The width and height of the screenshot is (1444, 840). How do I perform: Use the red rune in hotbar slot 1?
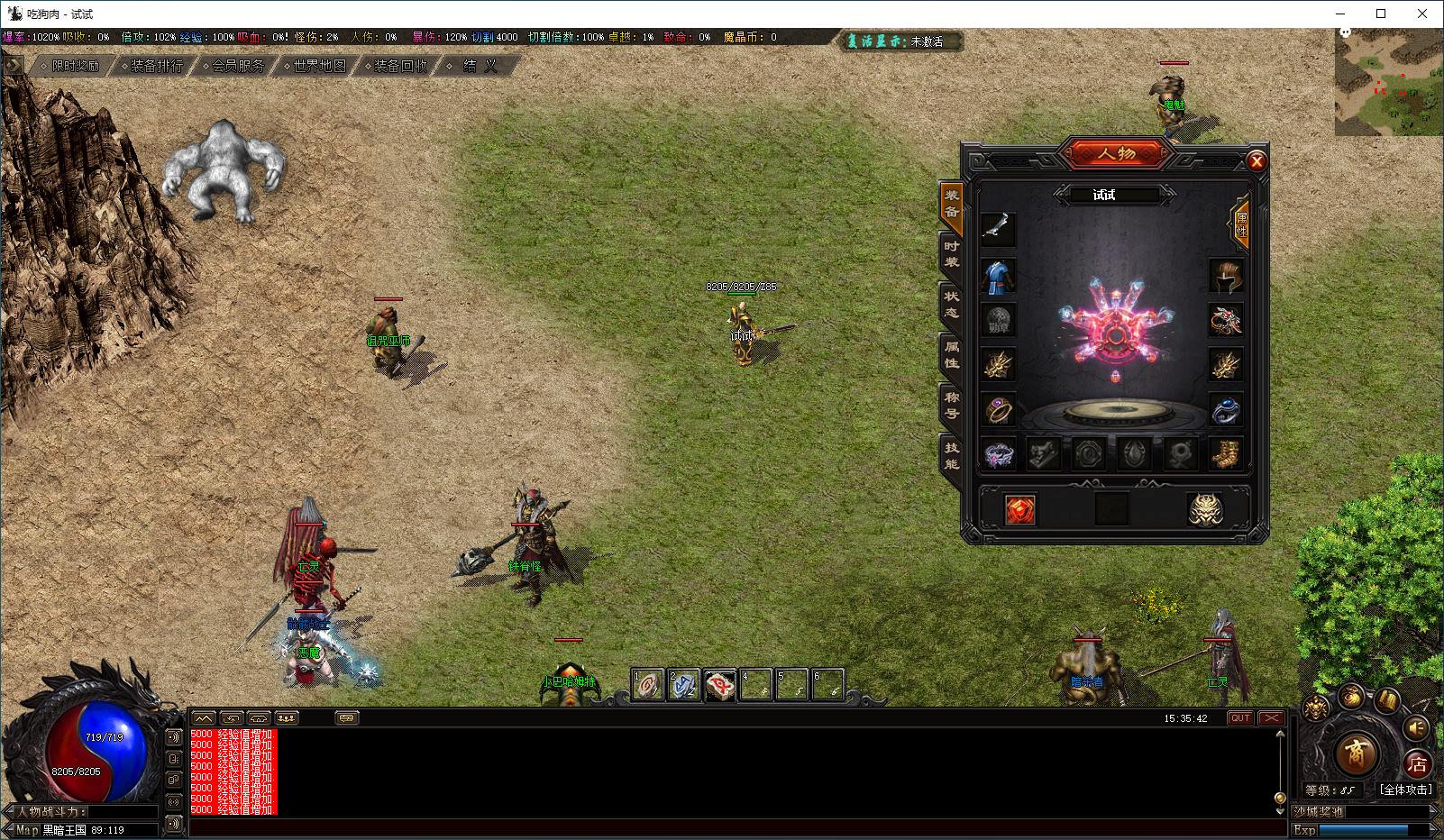pos(647,686)
